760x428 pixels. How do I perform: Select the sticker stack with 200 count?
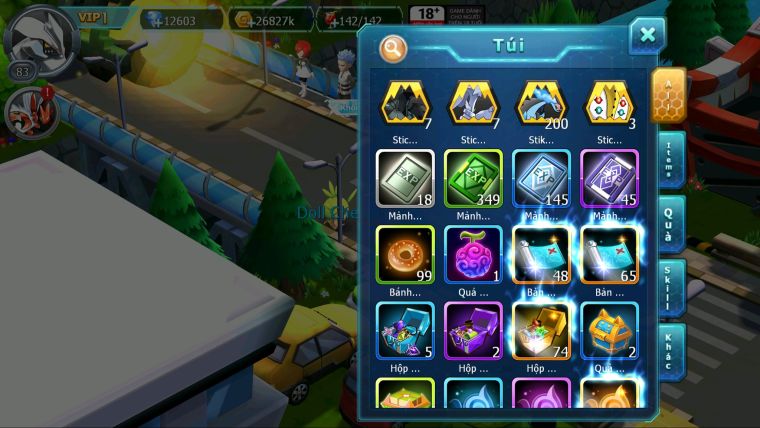pos(541,103)
